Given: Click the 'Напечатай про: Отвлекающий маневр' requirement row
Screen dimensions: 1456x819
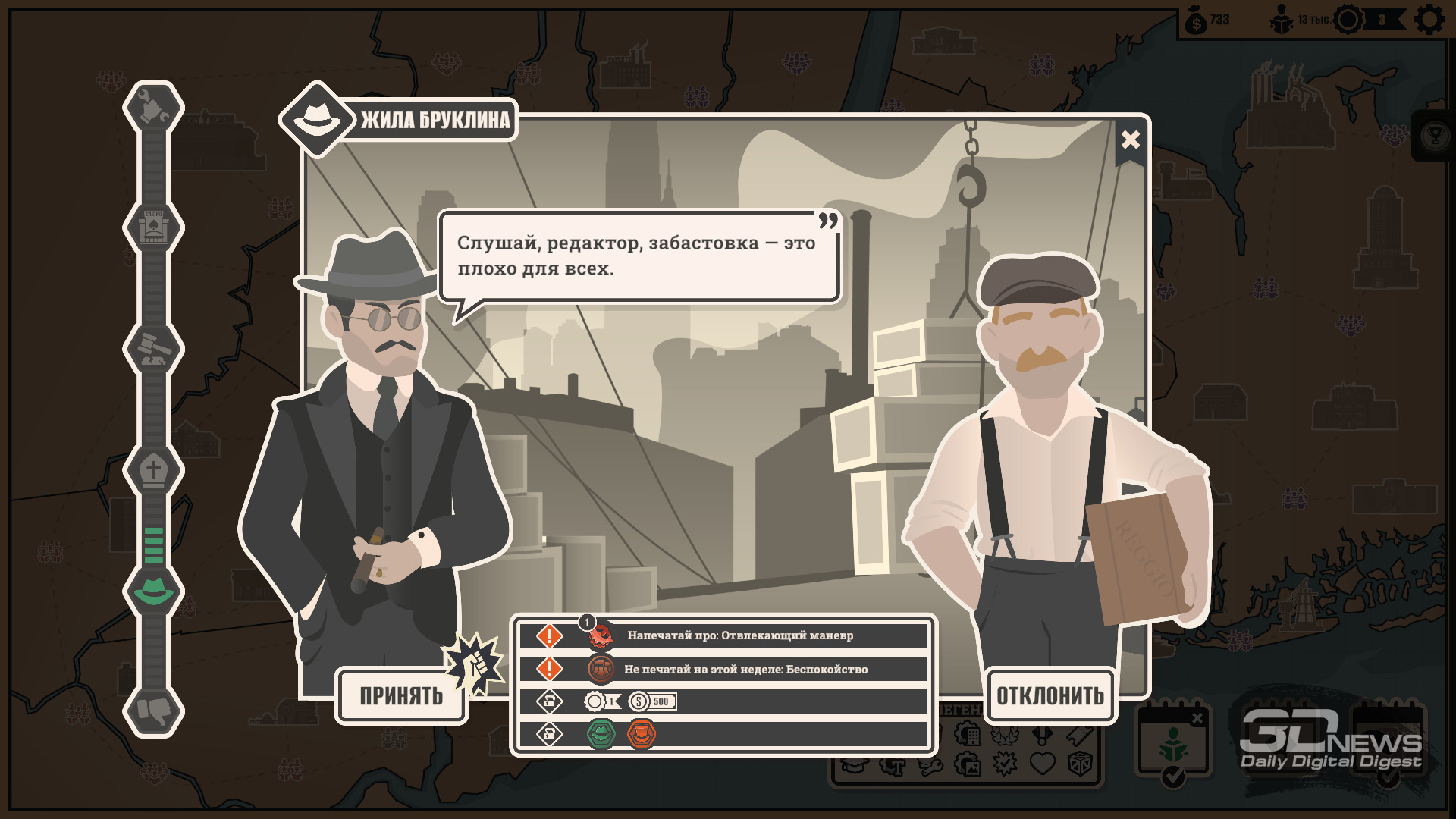Looking at the screenshot, I should point(739,635).
